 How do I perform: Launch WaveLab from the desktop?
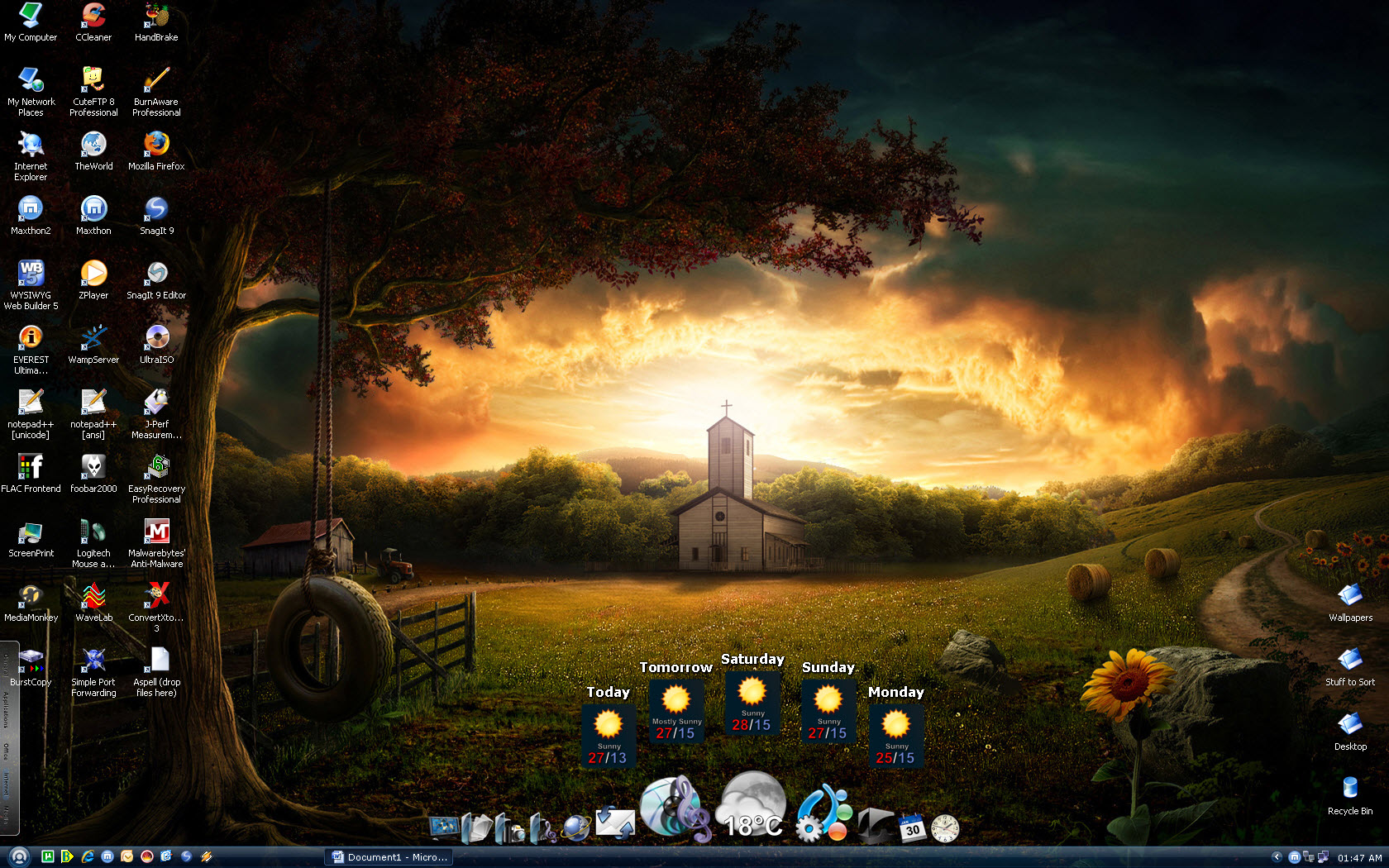tap(93, 596)
